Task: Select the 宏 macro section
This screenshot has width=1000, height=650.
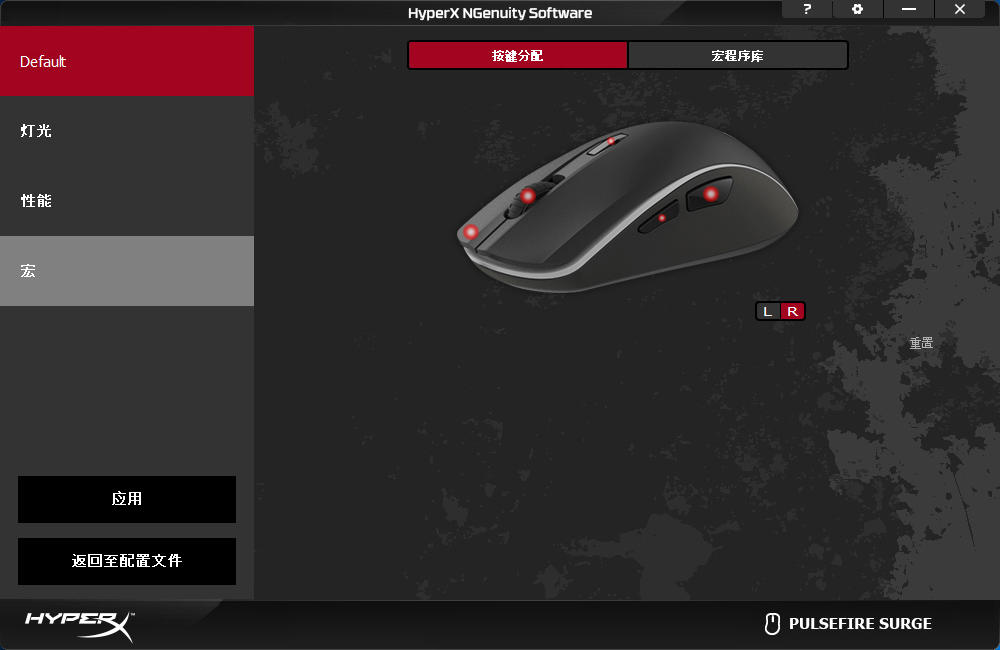Action: click(127, 271)
